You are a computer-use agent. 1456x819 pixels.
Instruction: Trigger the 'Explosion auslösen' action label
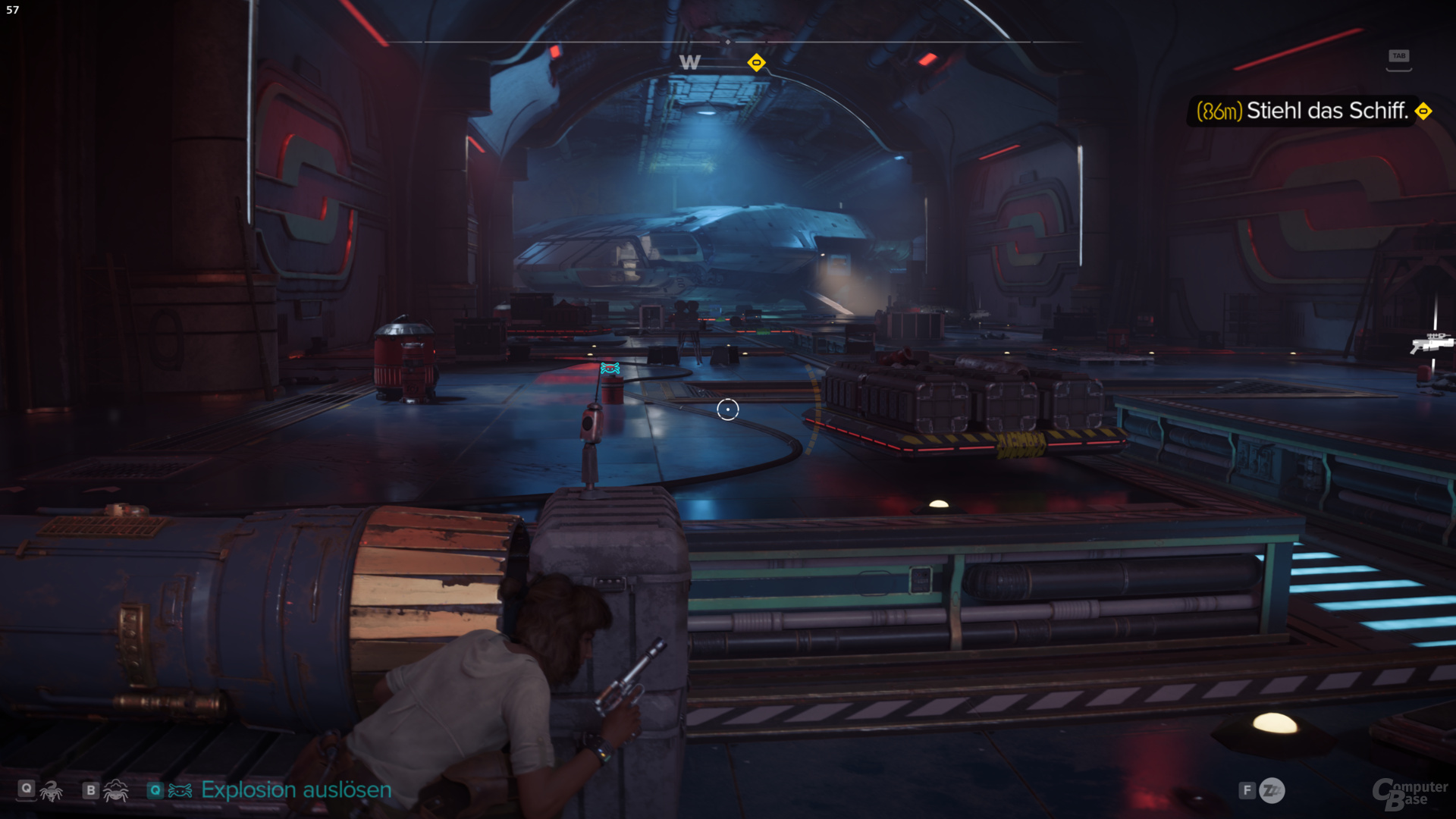(296, 790)
